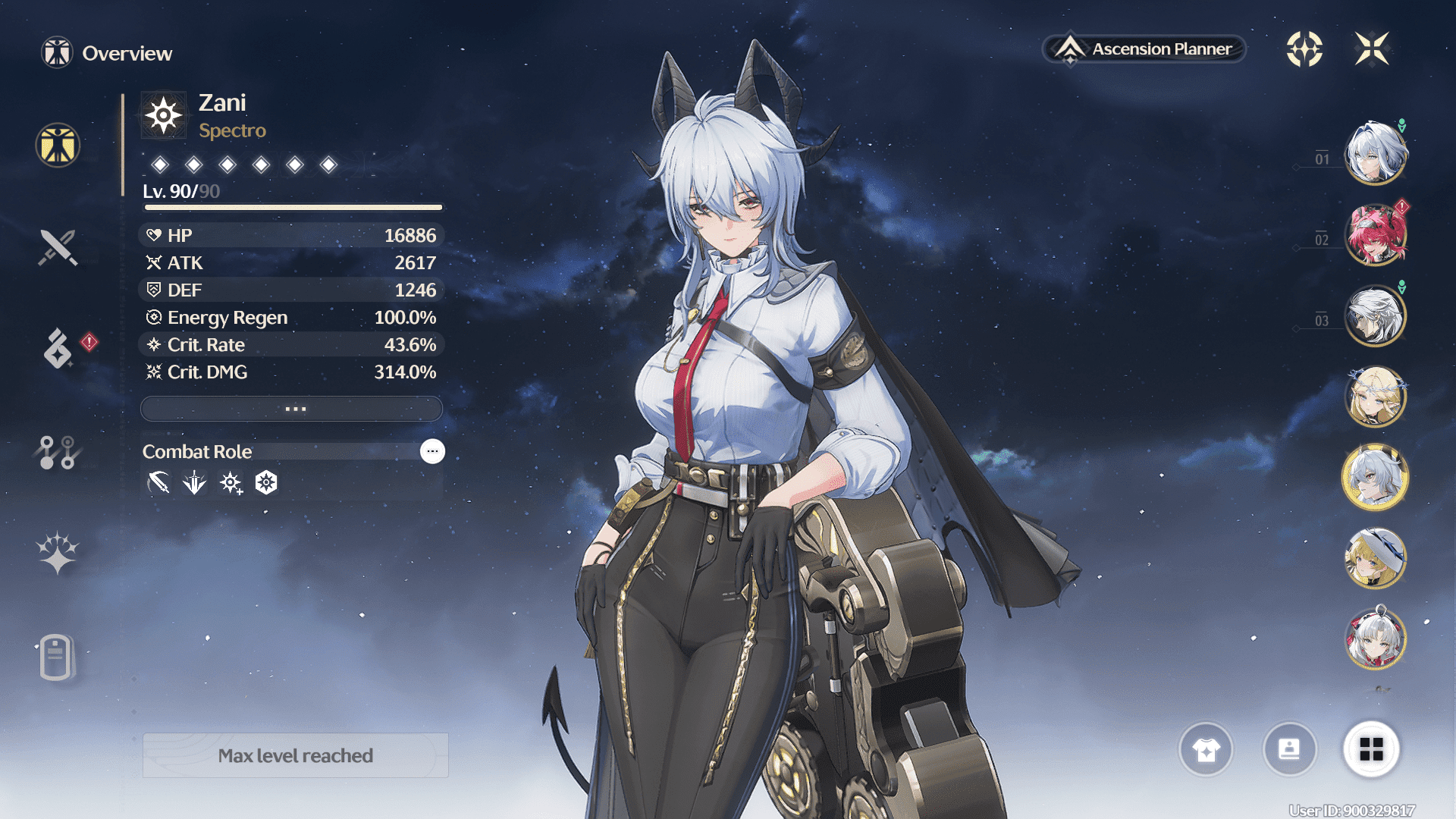
Task: Select the blonde character with white hat
Action: 1375,559
